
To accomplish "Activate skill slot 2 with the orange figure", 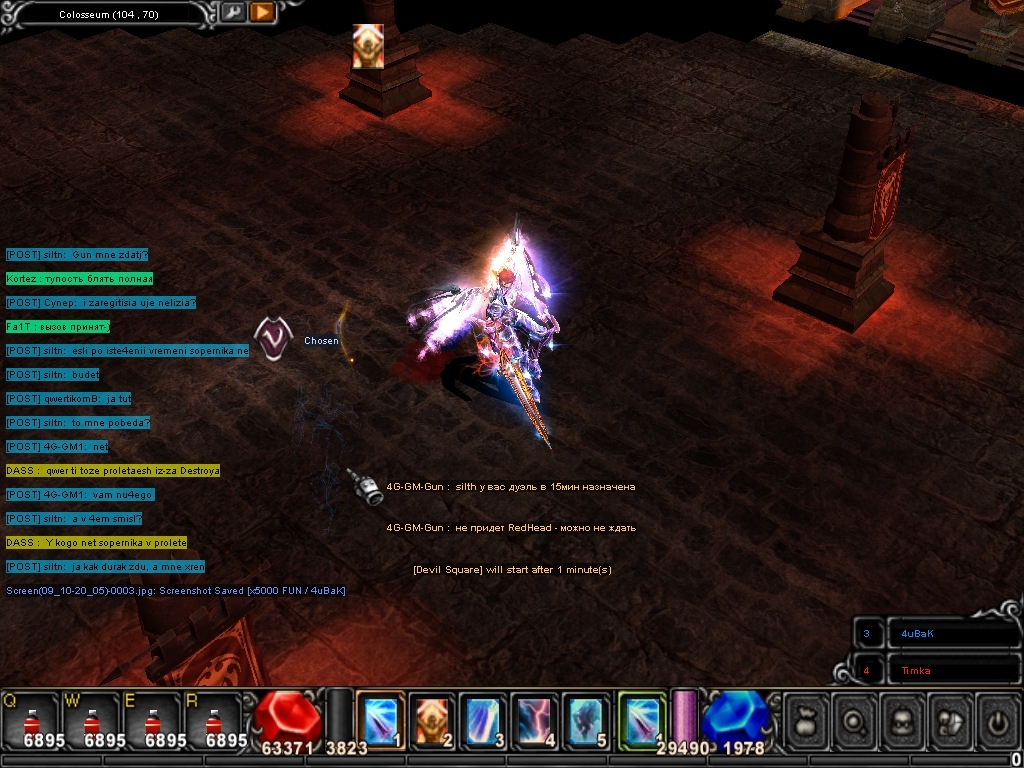I will (433, 718).
